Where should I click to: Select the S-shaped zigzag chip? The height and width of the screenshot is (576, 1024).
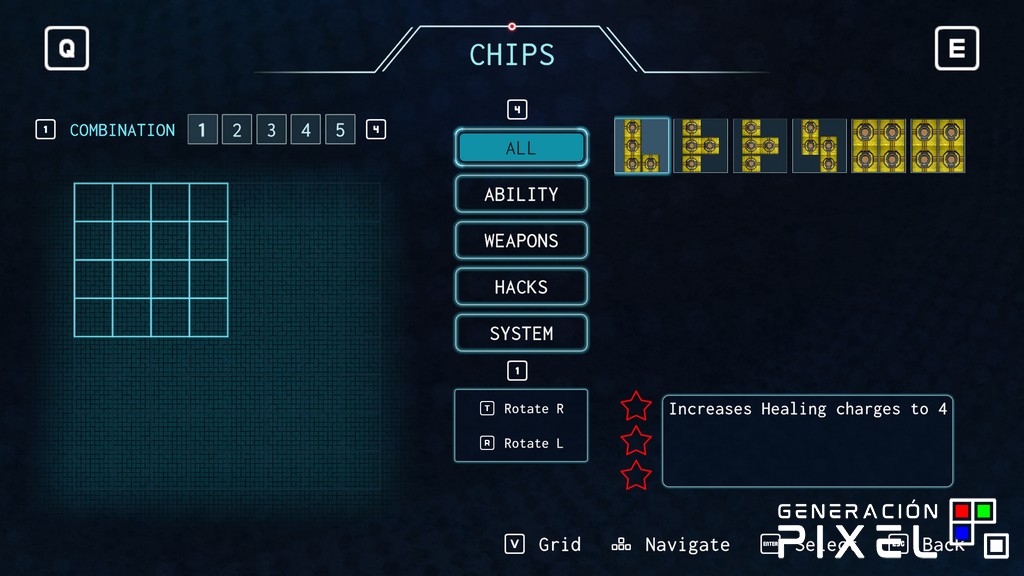[x=819, y=146]
